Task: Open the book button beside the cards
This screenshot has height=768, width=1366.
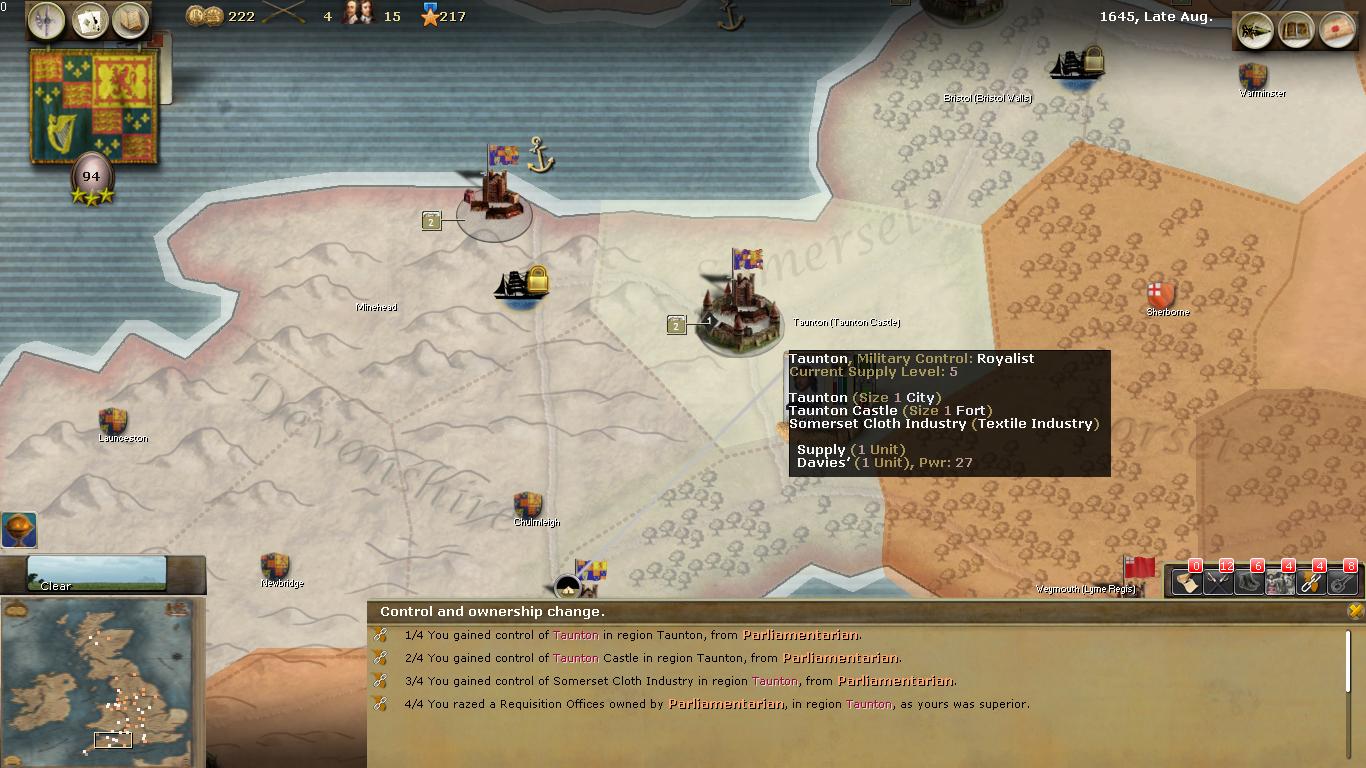Action: [130, 20]
